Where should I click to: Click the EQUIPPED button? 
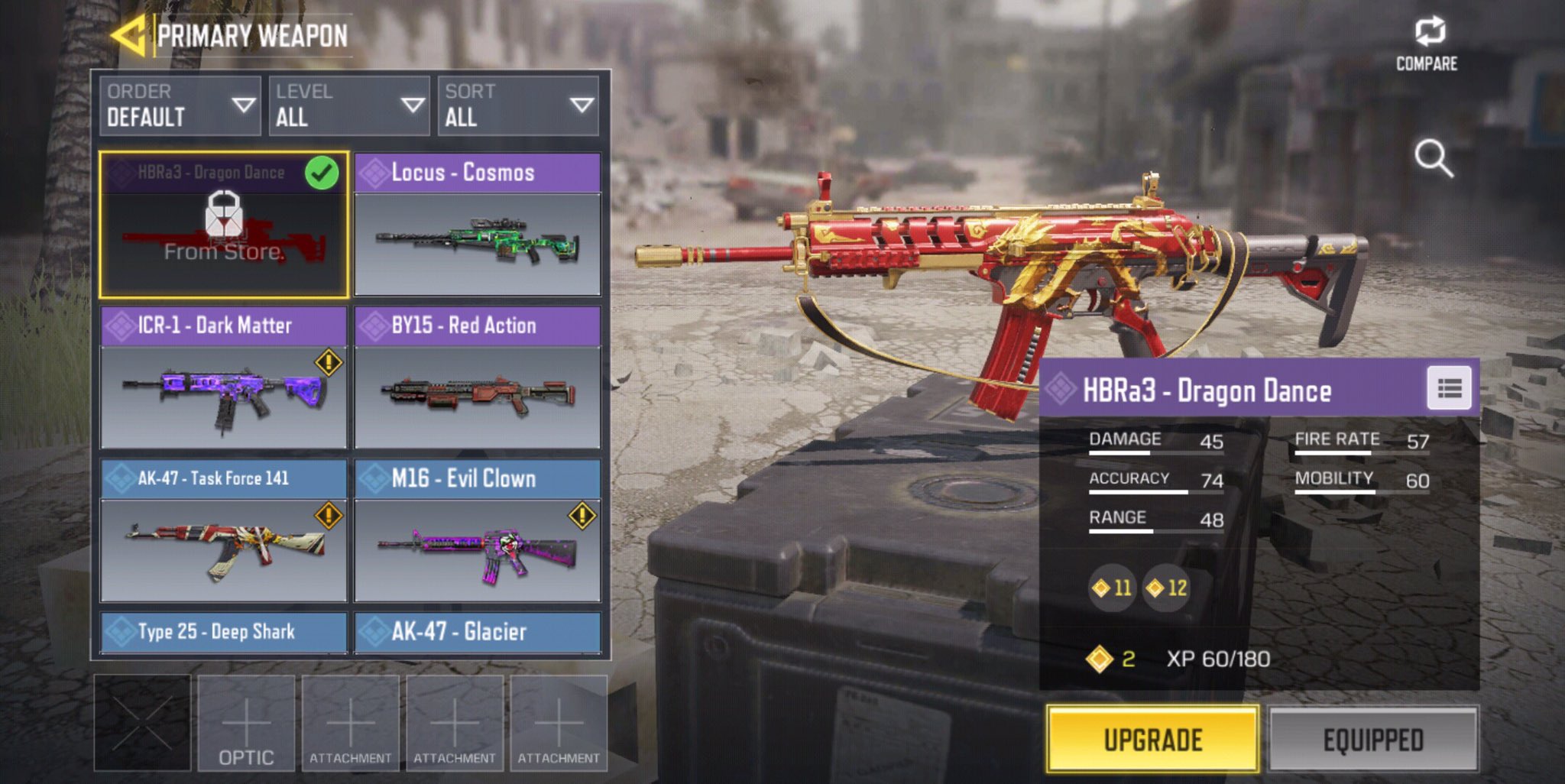pyautogui.click(x=1372, y=739)
